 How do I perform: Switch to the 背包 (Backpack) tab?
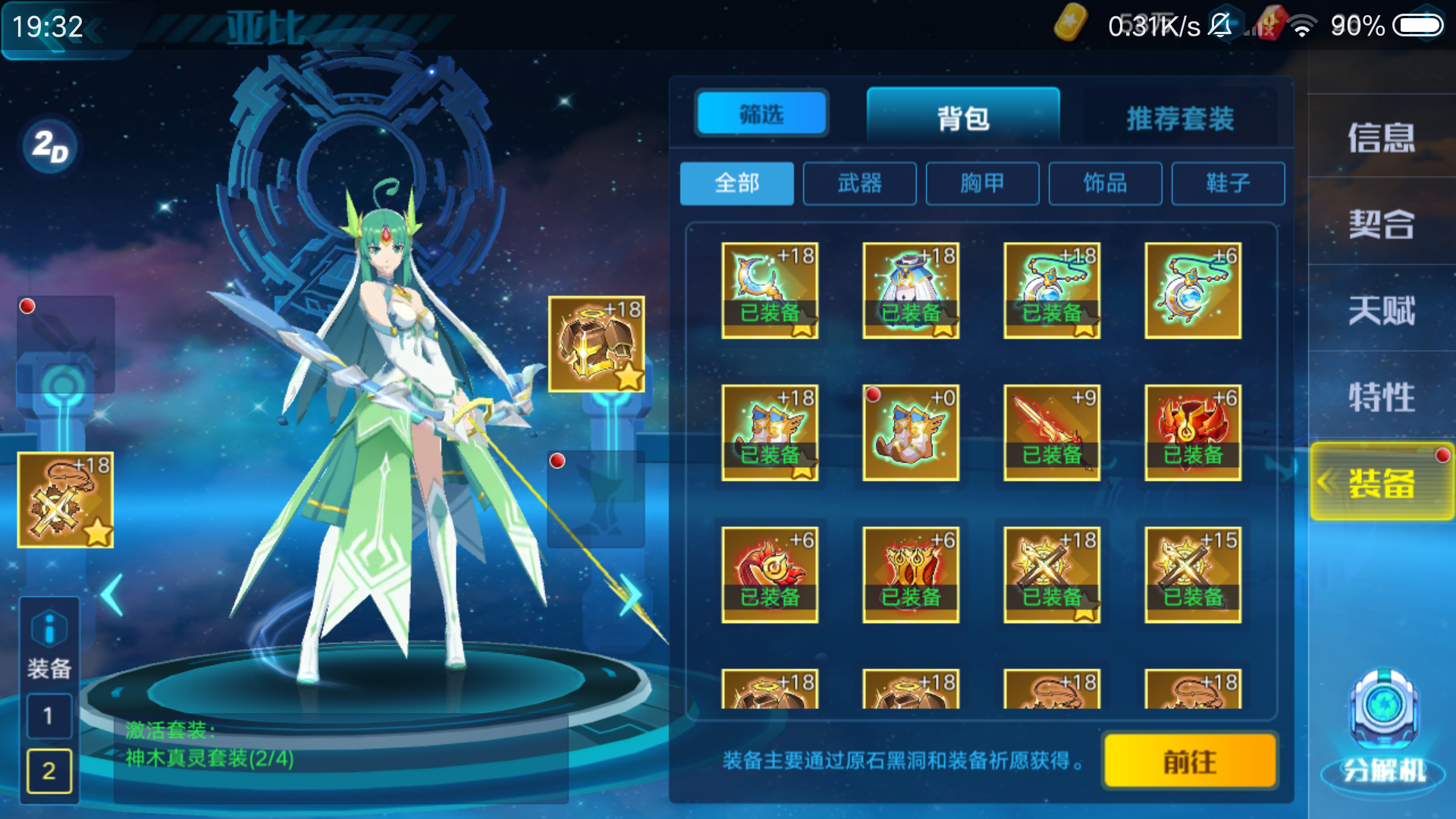tap(963, 118)
